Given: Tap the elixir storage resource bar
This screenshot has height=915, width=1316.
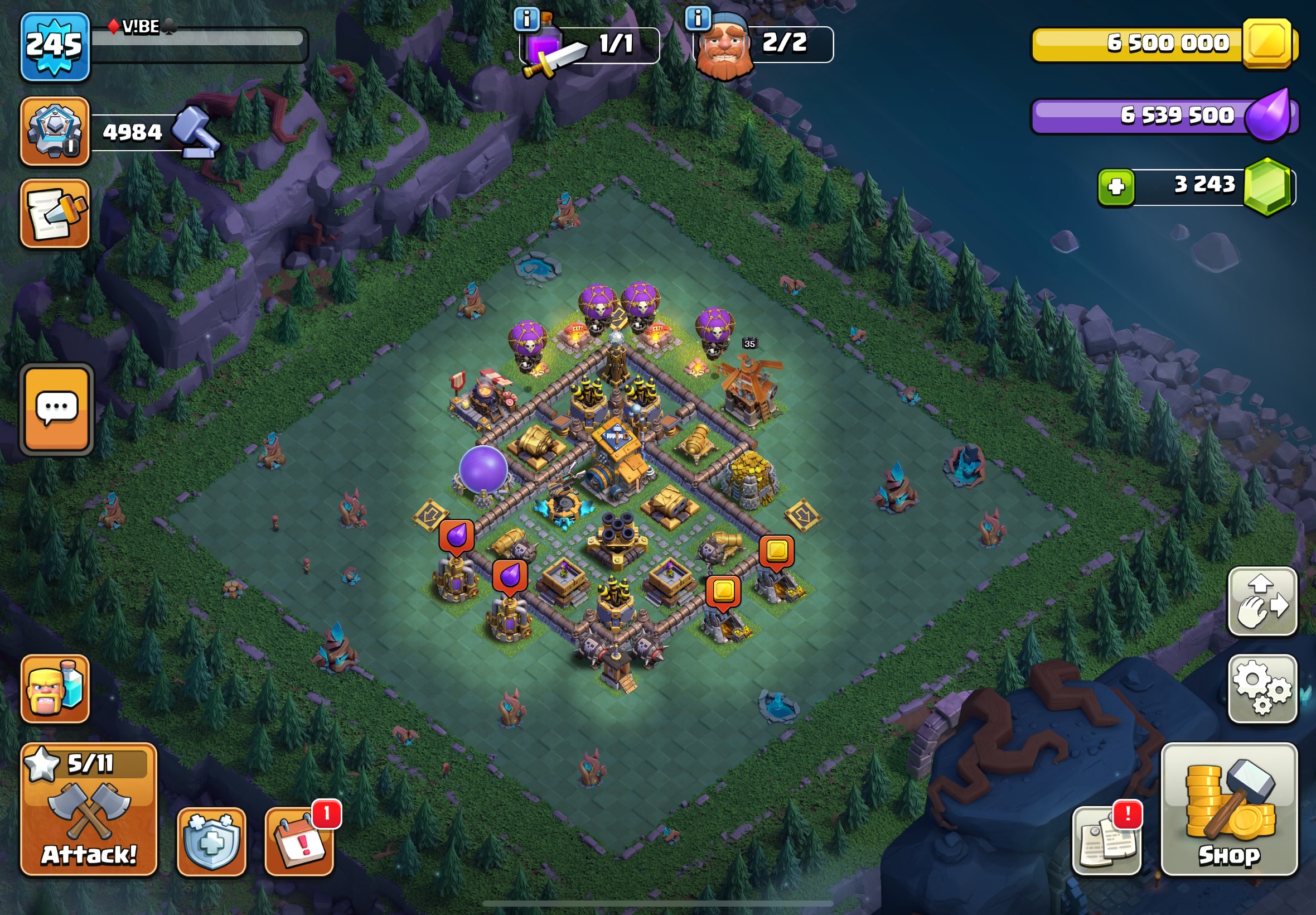Looking at the screenshot, I should click(x=1163, y=117).
